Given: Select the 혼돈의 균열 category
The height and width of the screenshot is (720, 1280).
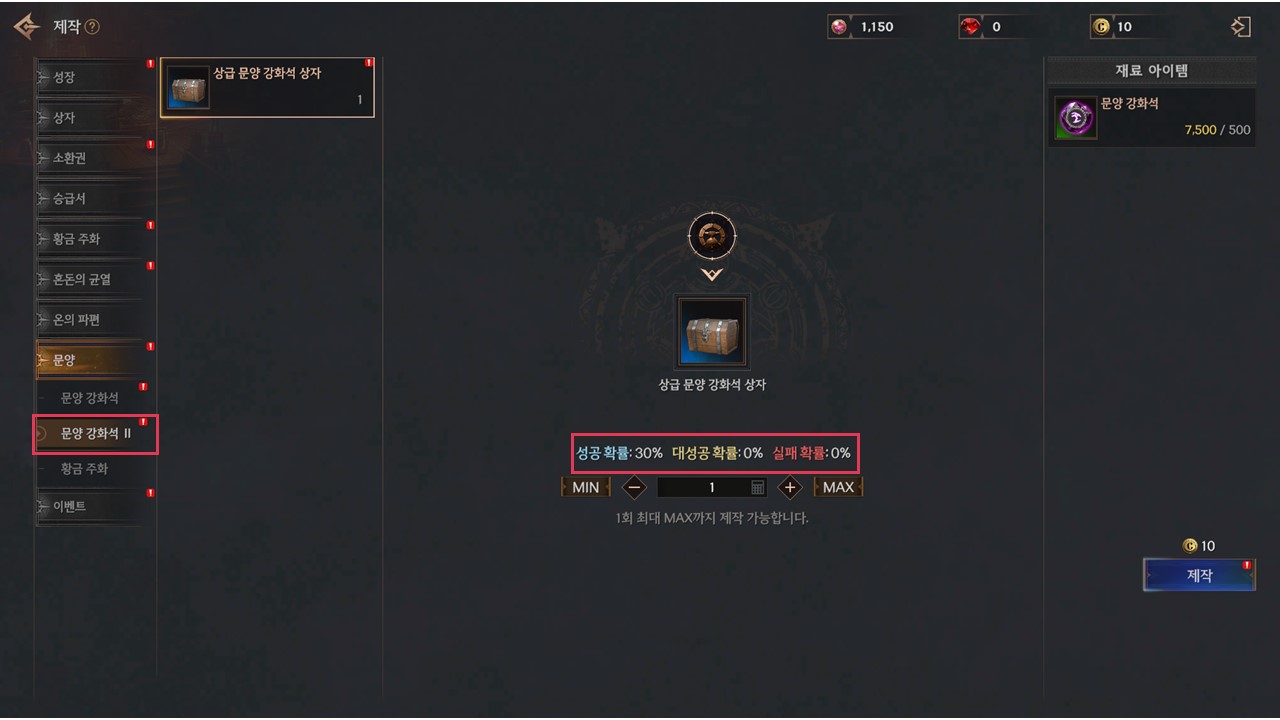Looking at the screenshot, I should coord(92,280).
